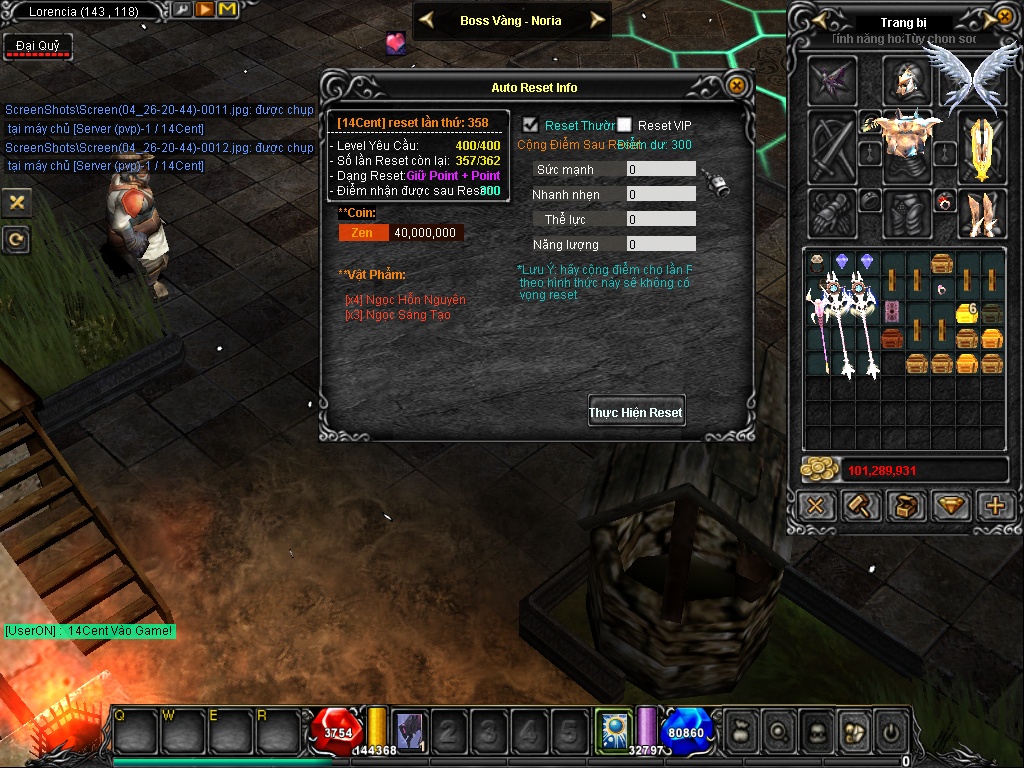Select the blue orb skill icon
This screenshot has height=768, width=1024.
click(x=611, y=731)
